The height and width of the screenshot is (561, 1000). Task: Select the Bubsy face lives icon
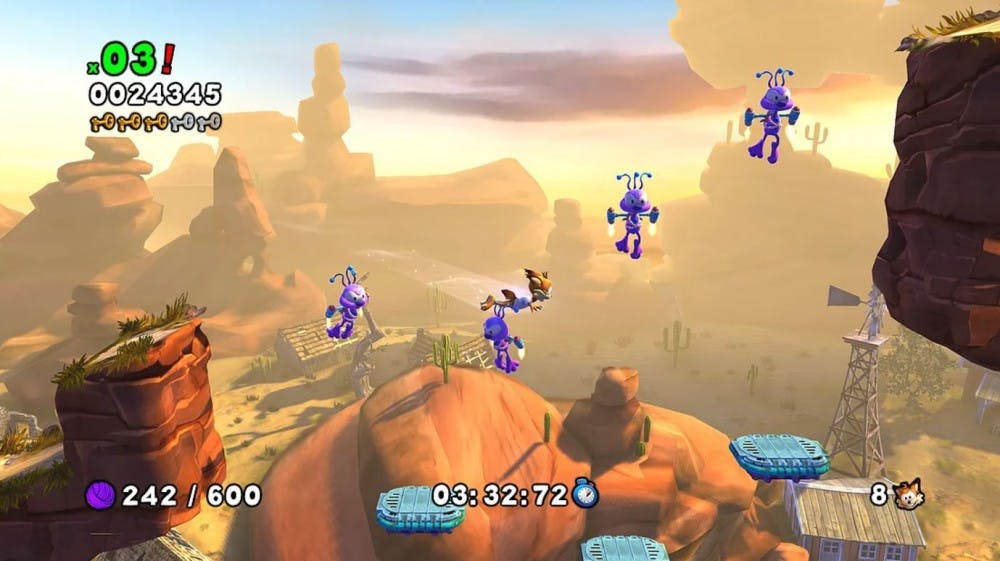tap(909, 494)
